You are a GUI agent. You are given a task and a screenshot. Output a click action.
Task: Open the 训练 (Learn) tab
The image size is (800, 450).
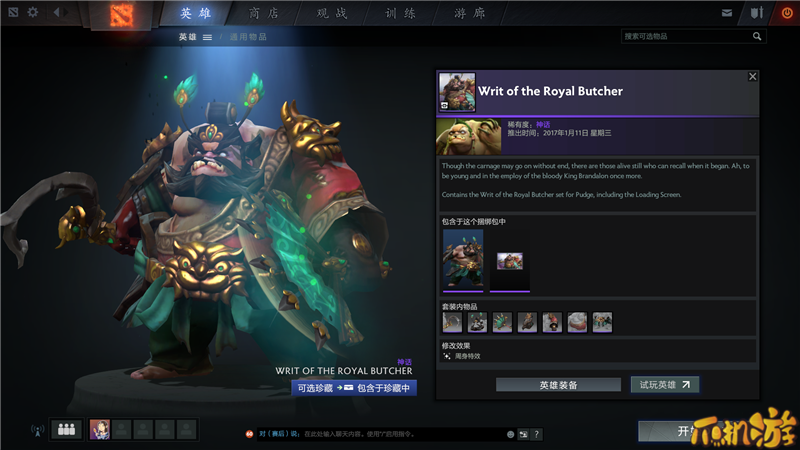[400, 14]
